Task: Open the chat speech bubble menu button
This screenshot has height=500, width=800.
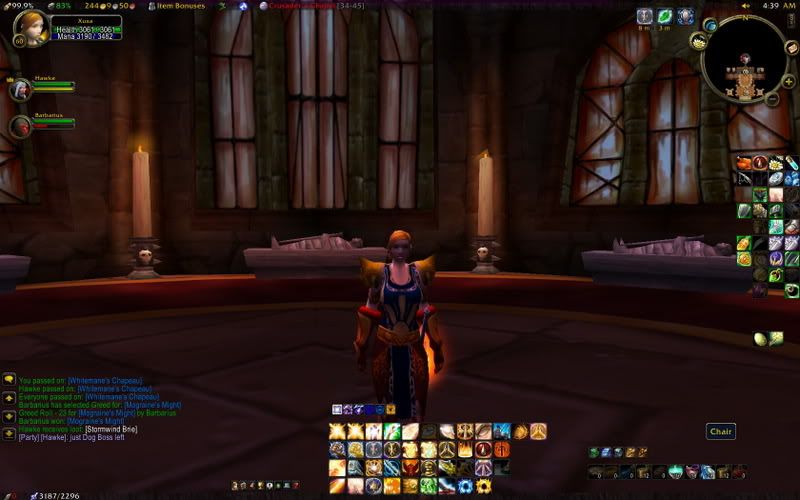Action: pyautogui.click(x=9, y=381)
